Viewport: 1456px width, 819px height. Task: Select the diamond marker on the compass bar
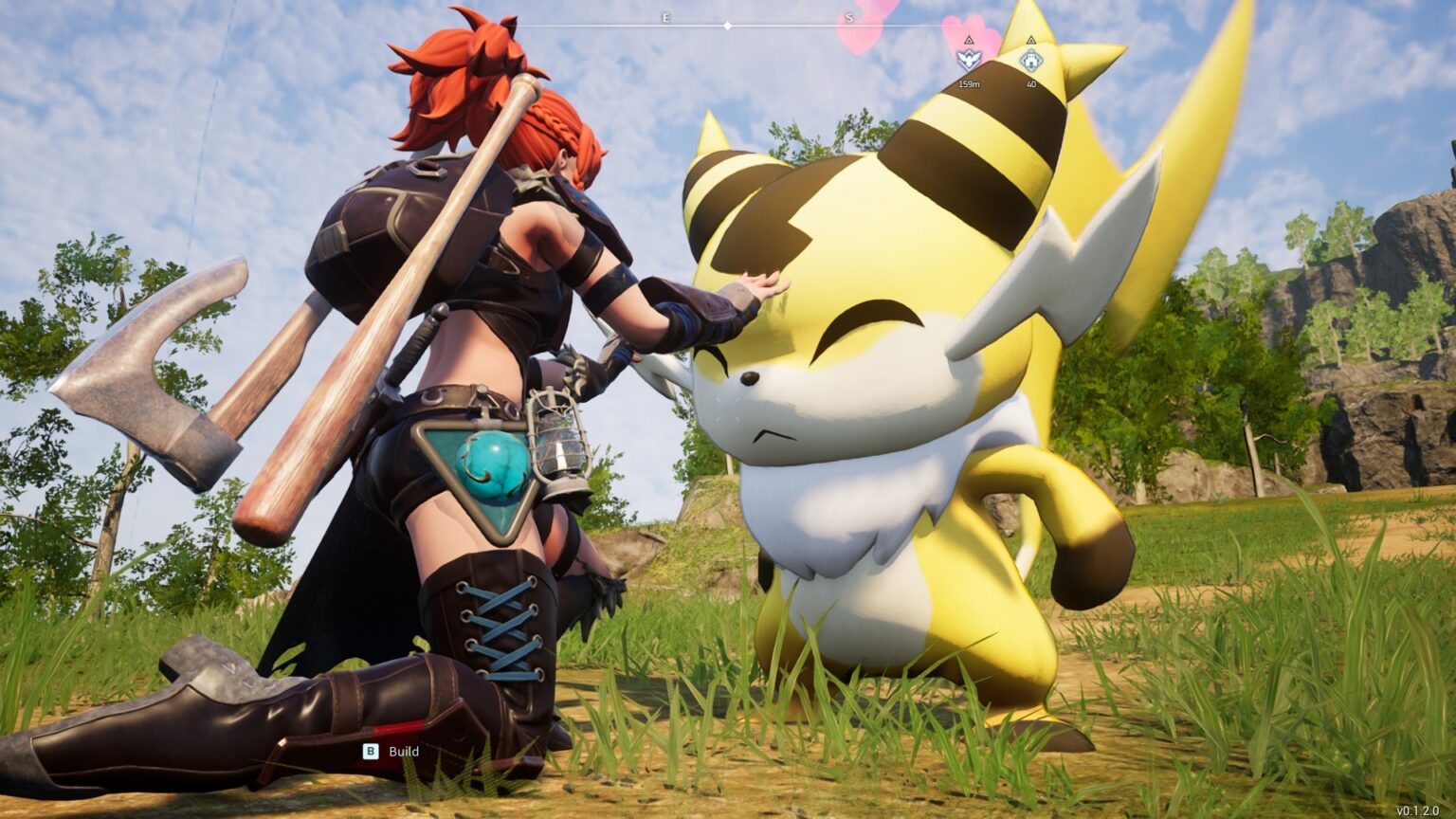(x=728, y=27)
